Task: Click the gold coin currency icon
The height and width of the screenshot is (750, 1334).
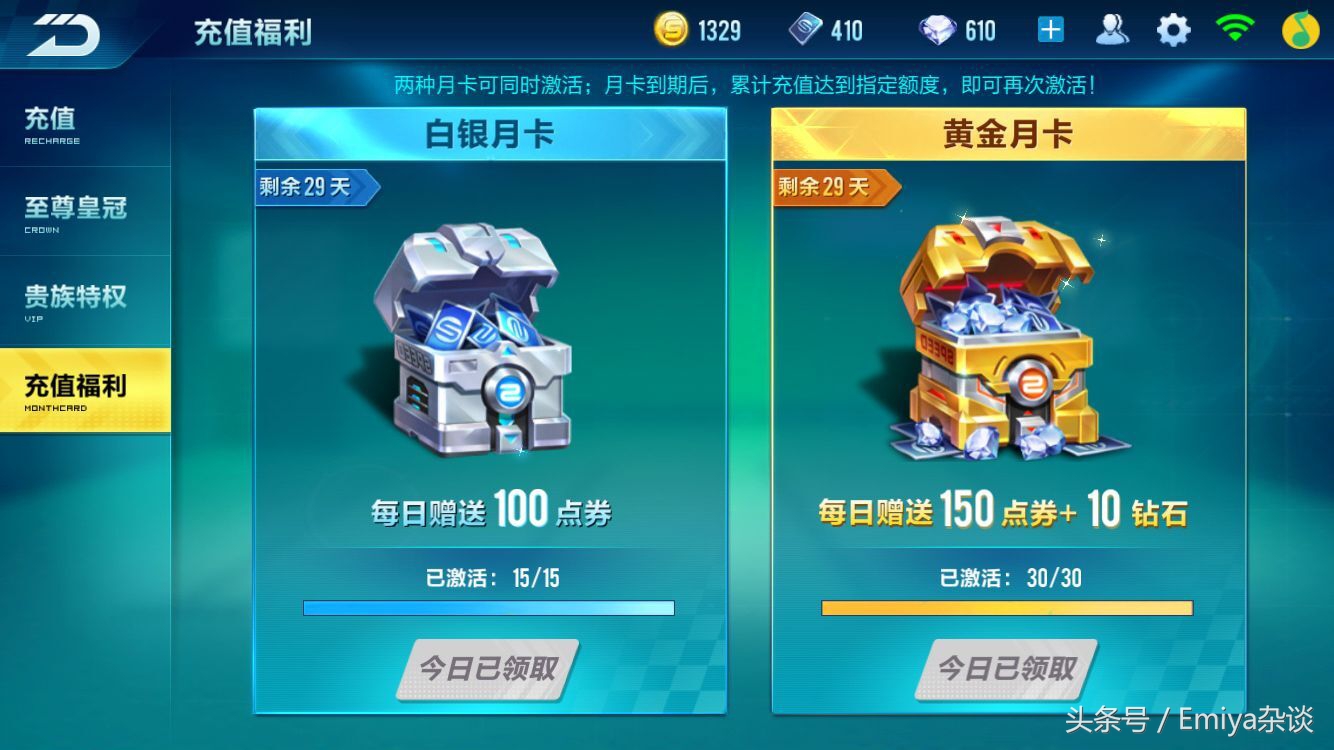Action: 669,29
